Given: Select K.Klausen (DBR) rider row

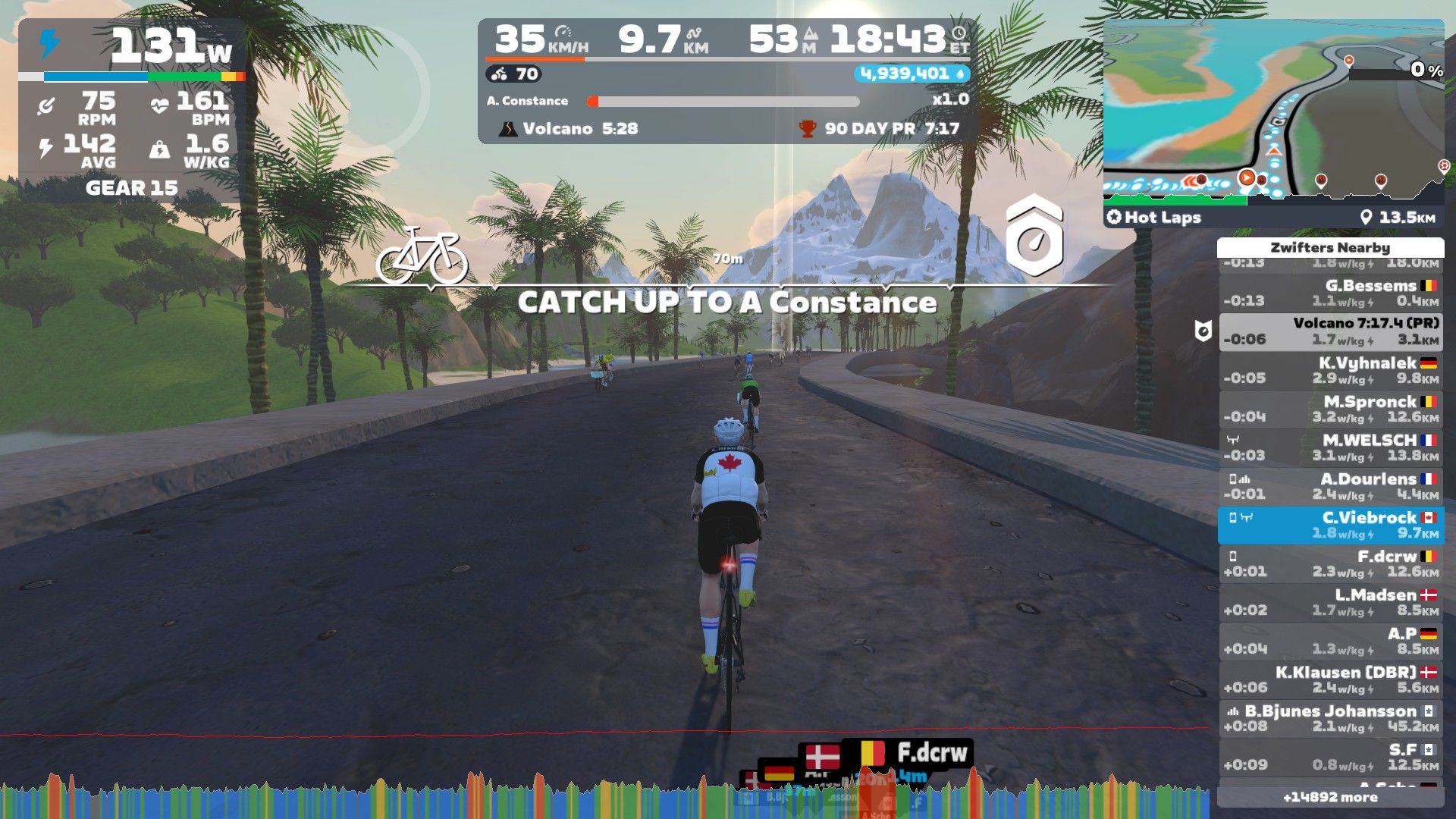Looking at the screenshot, I should pyautogui.click(x=1331, y=679).
